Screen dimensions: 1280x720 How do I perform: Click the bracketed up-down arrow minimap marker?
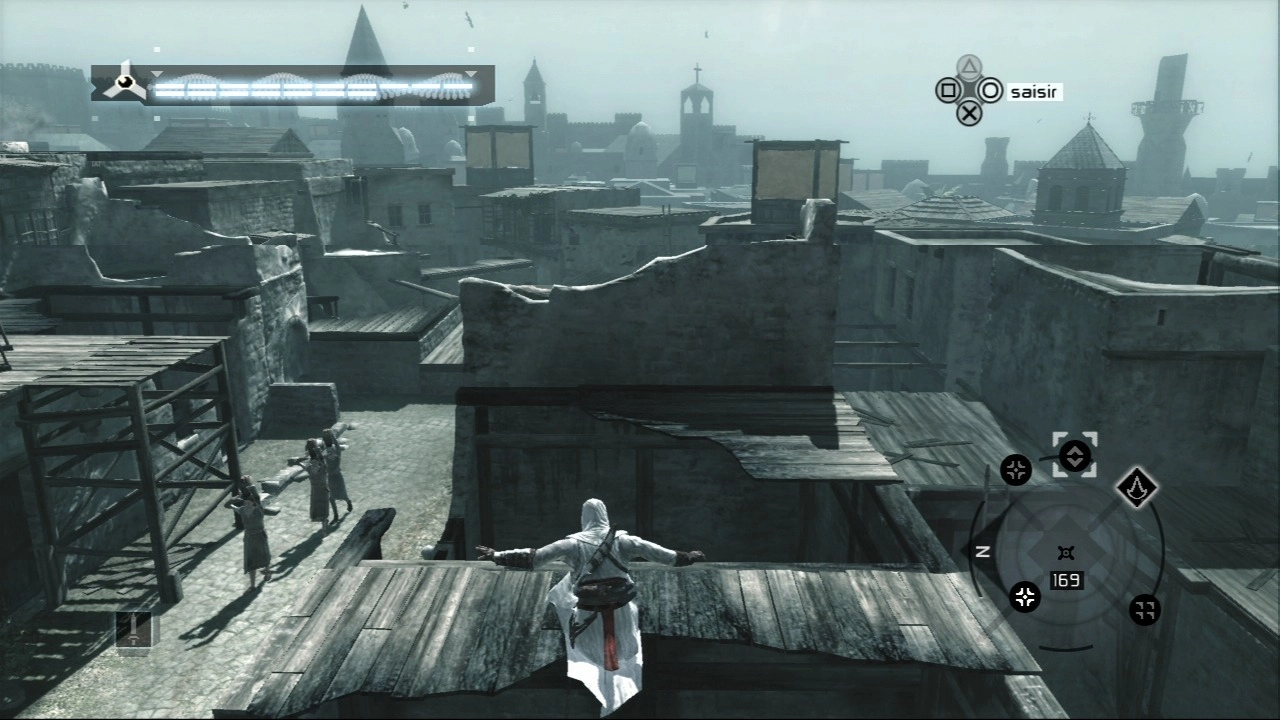pos(1074,455)
